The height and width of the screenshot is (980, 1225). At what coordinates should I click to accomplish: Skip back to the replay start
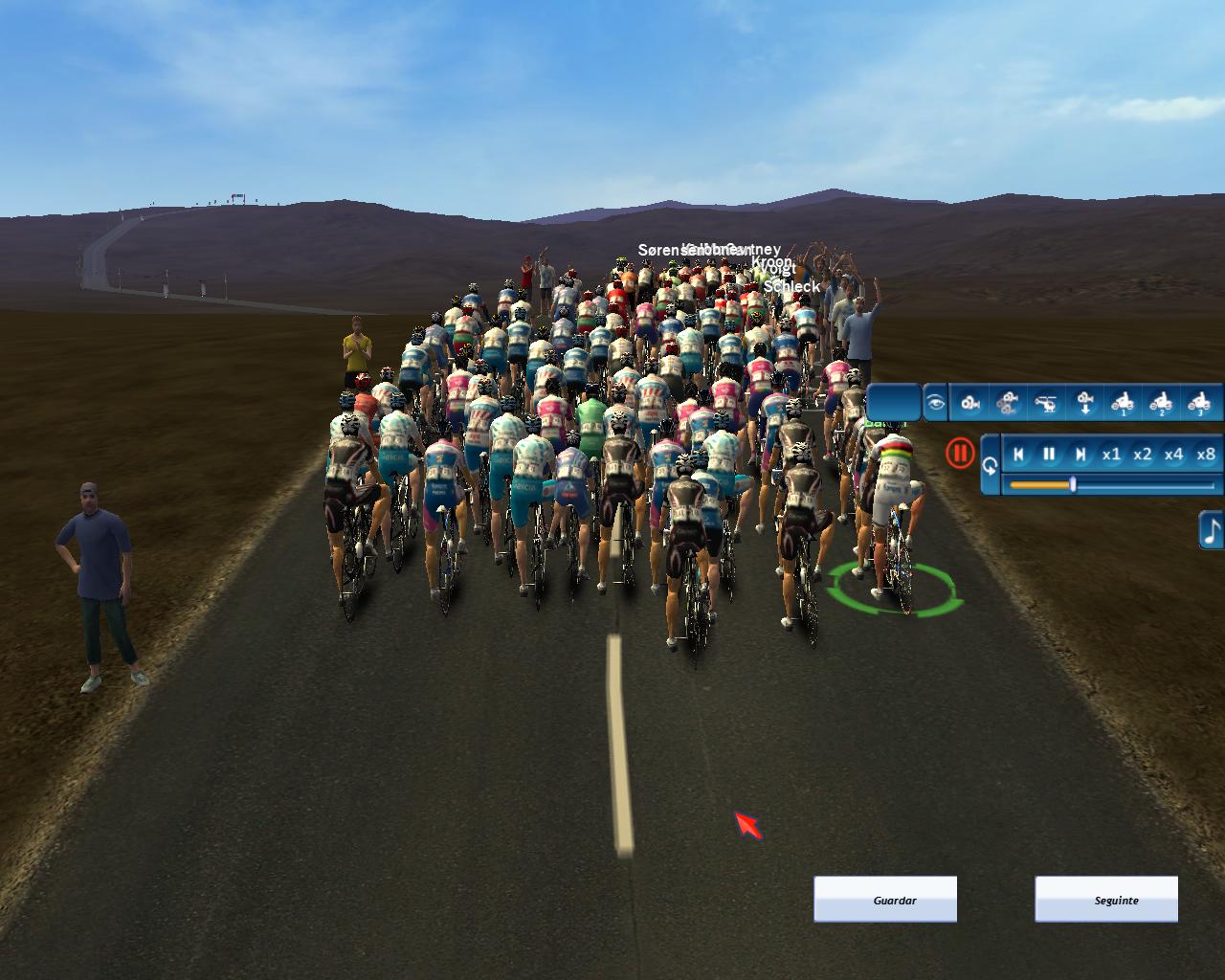click(x=1019, y=455)
